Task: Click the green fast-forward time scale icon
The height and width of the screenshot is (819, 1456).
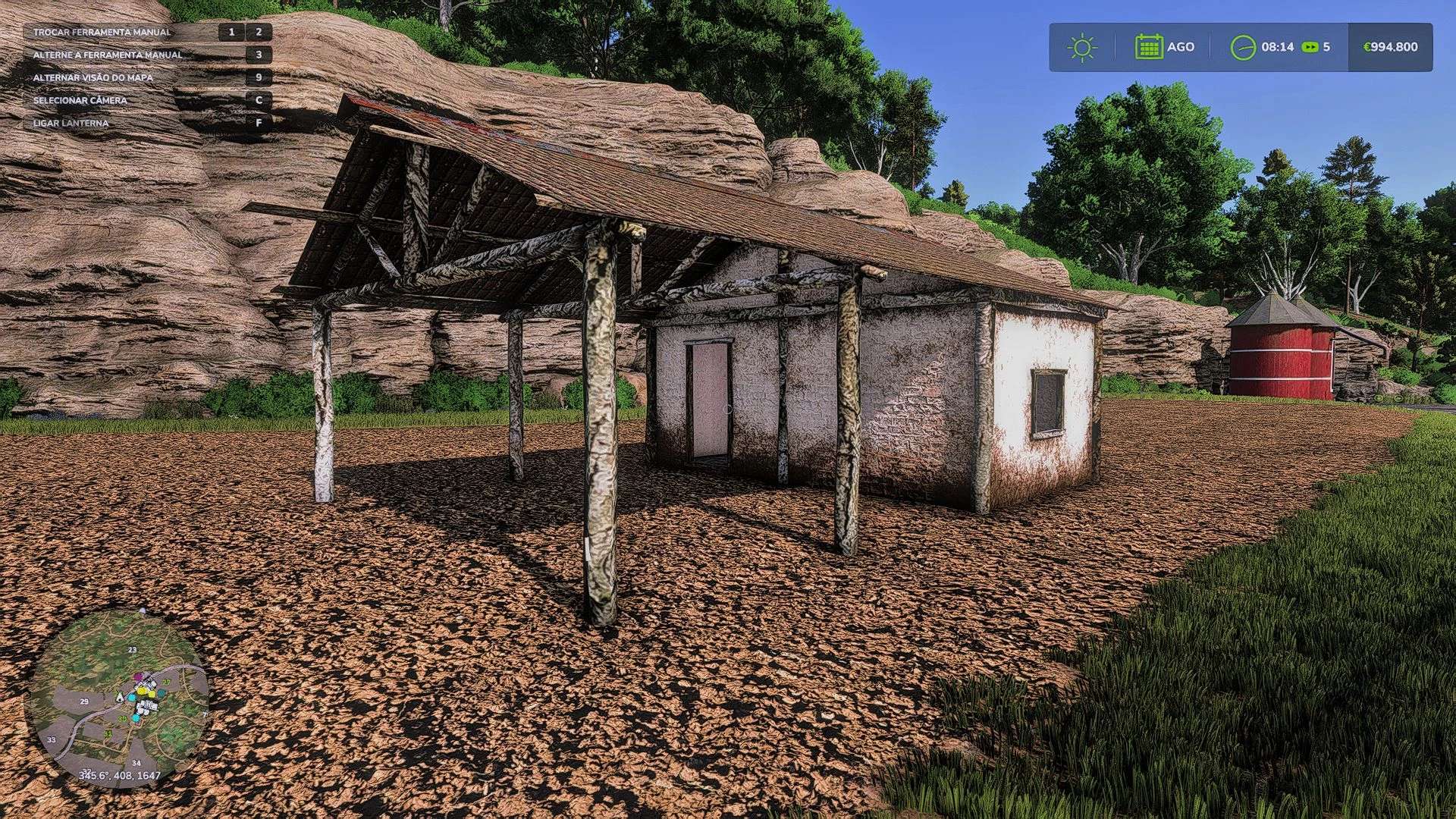Action: (1310, 47)
